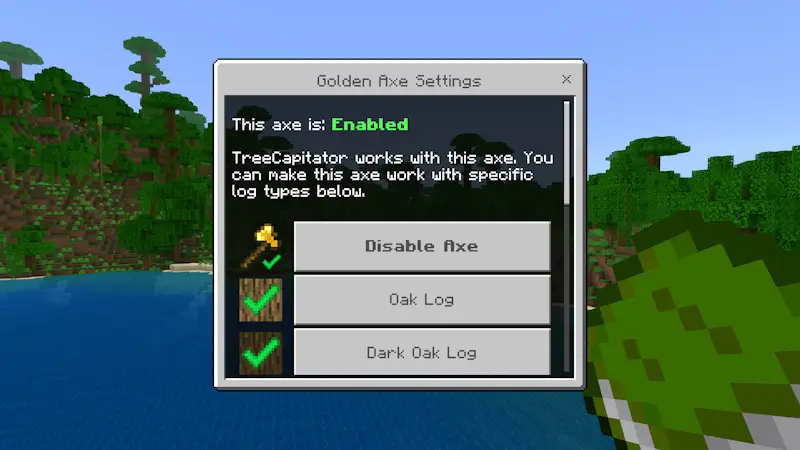Viewport: 800px width, 450px height.
Task: Click the settings dialog scrollbar
Action: [568, 150]
